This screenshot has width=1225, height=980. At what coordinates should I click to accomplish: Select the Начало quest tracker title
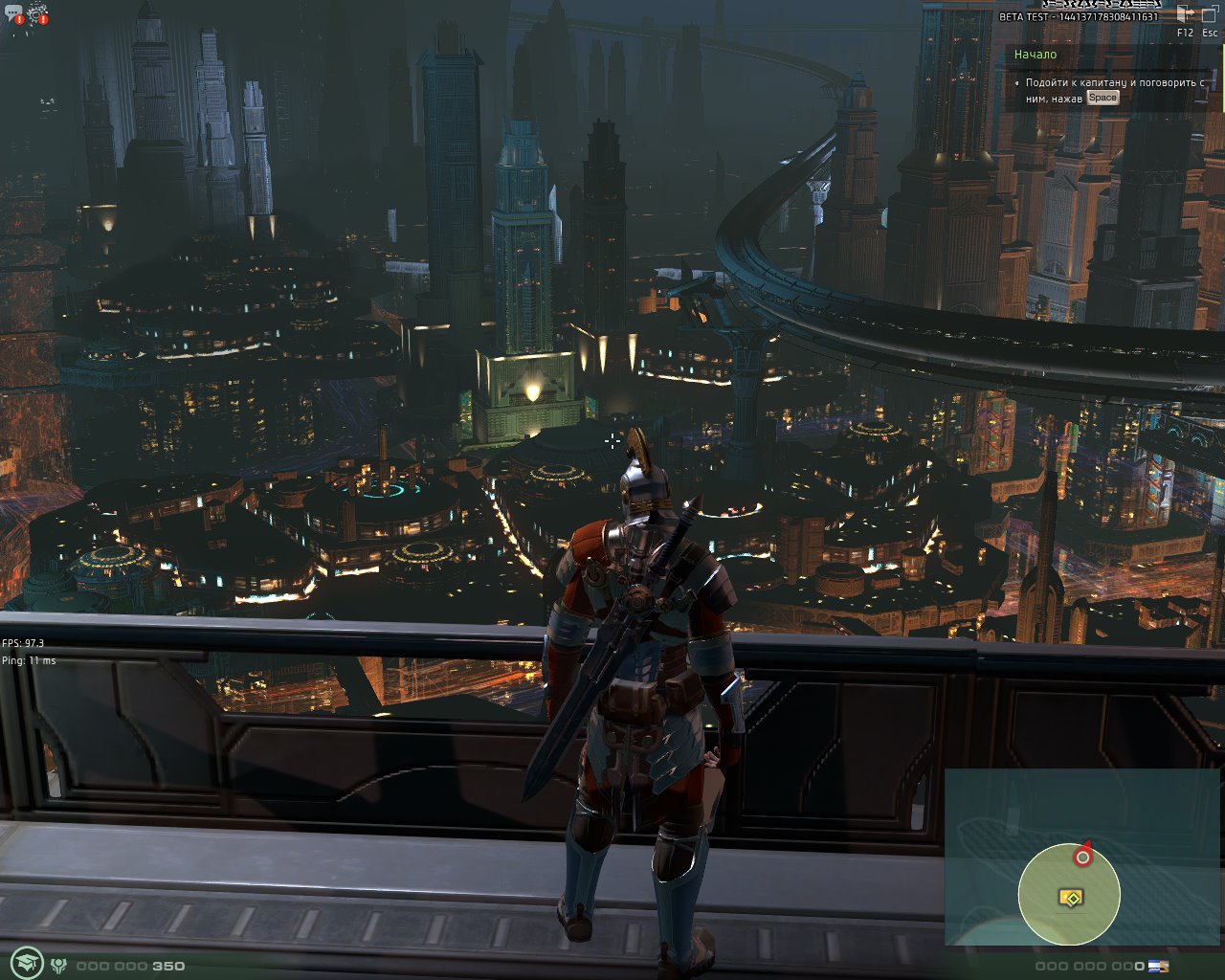1036,55
